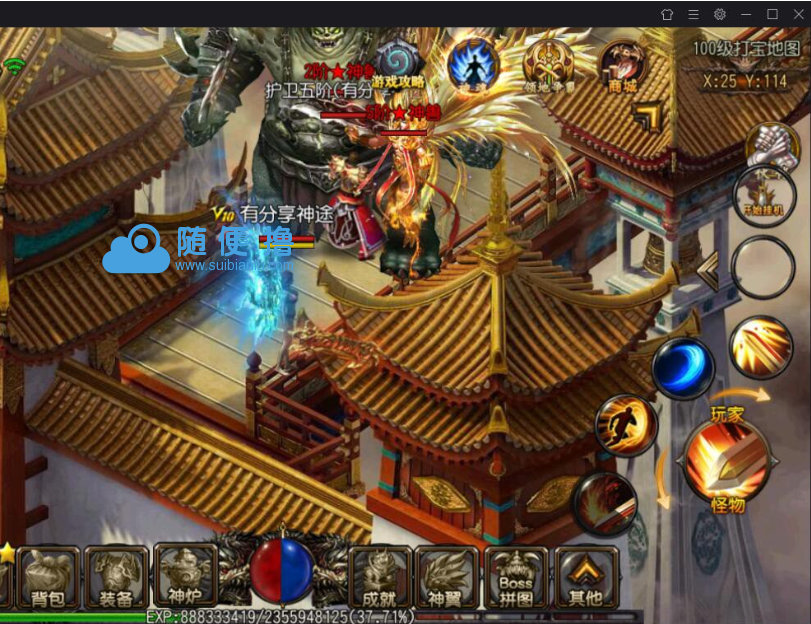Collapse the top icon row with gold arrow
This screenshot has width=811, height=624.
[648, 117]
